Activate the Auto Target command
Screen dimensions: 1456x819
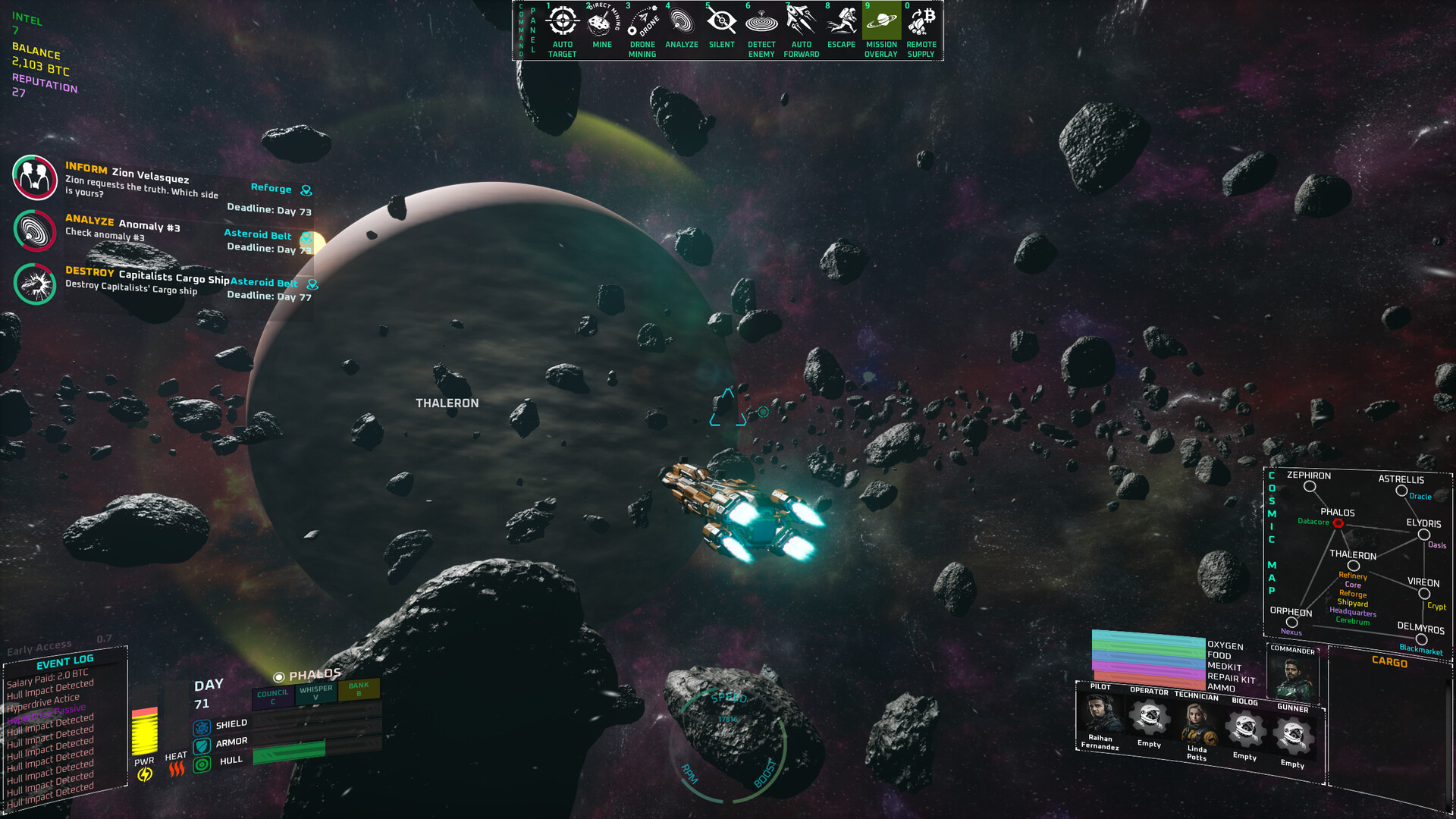point(562,23)
